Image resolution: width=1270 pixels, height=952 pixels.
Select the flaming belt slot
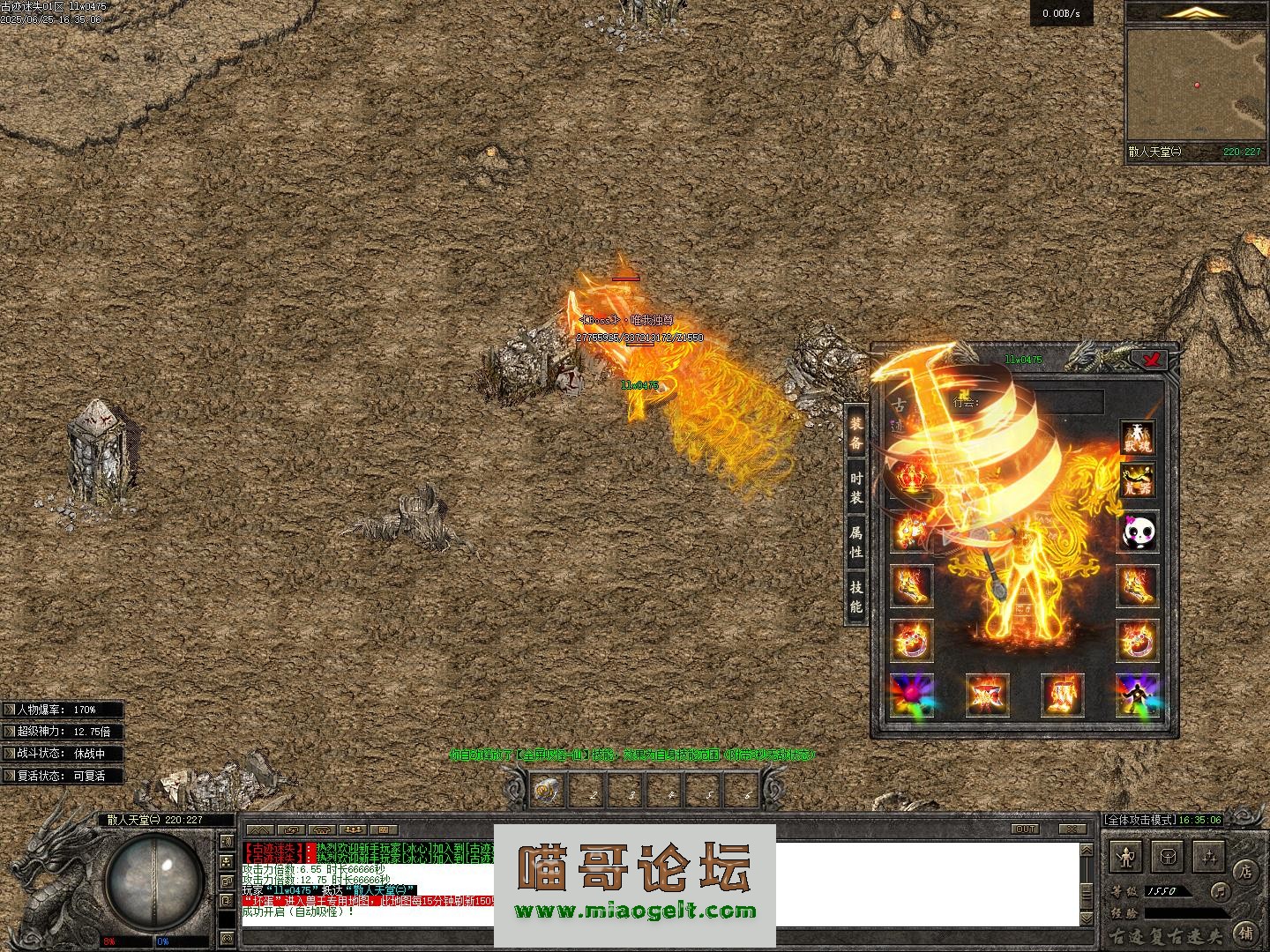pyautogui.click(x=986, y=696)
